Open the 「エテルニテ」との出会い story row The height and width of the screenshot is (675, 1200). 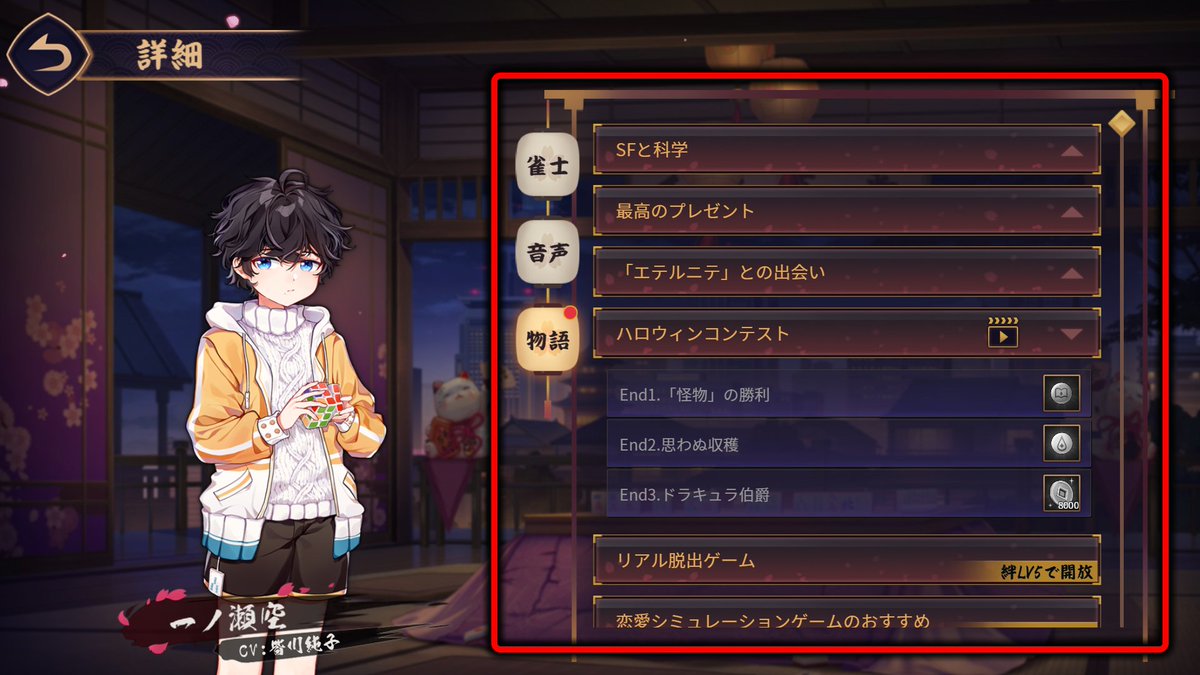point(845,272)
